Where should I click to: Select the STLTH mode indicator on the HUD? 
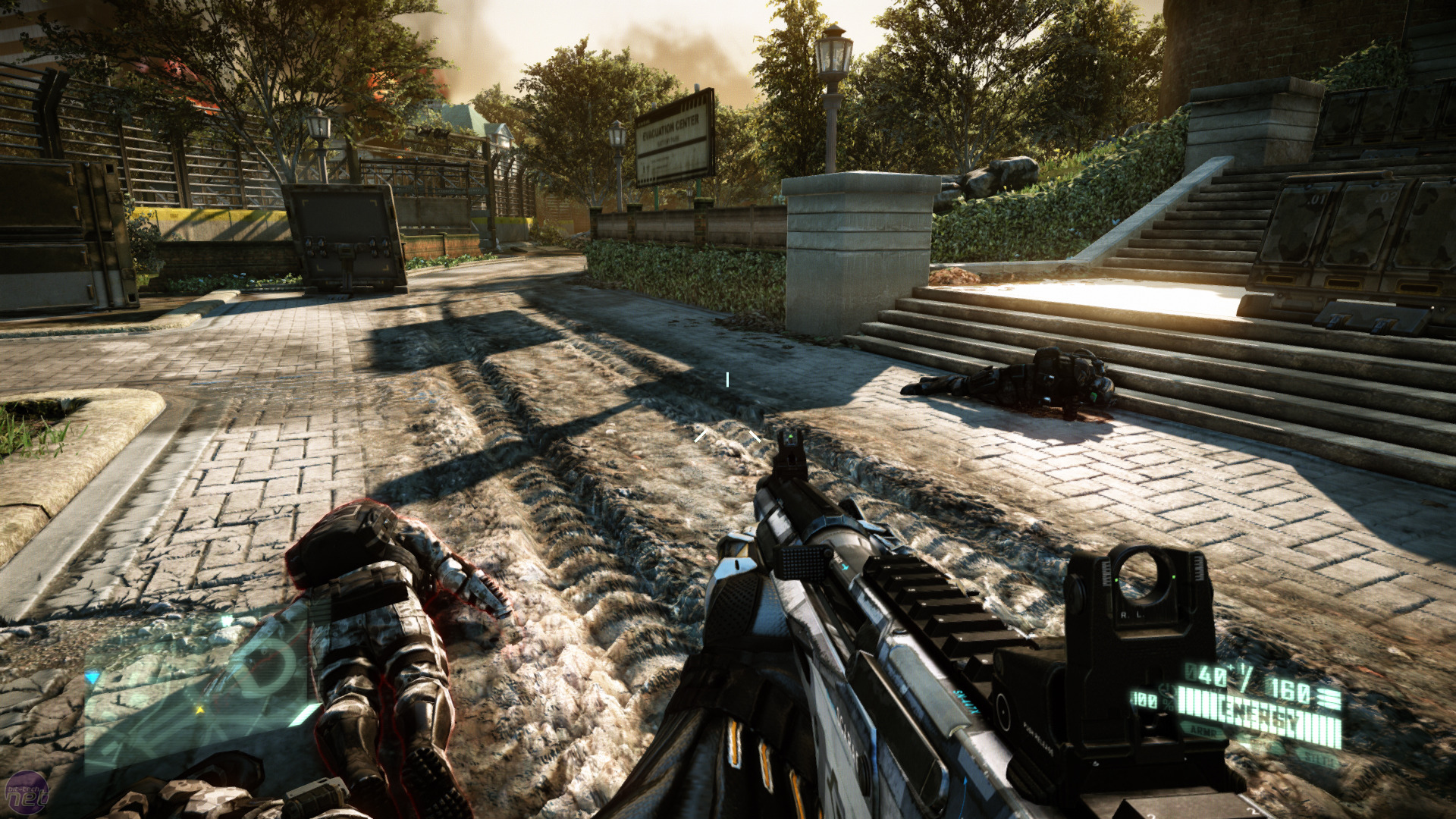[x=1317, y=758]
